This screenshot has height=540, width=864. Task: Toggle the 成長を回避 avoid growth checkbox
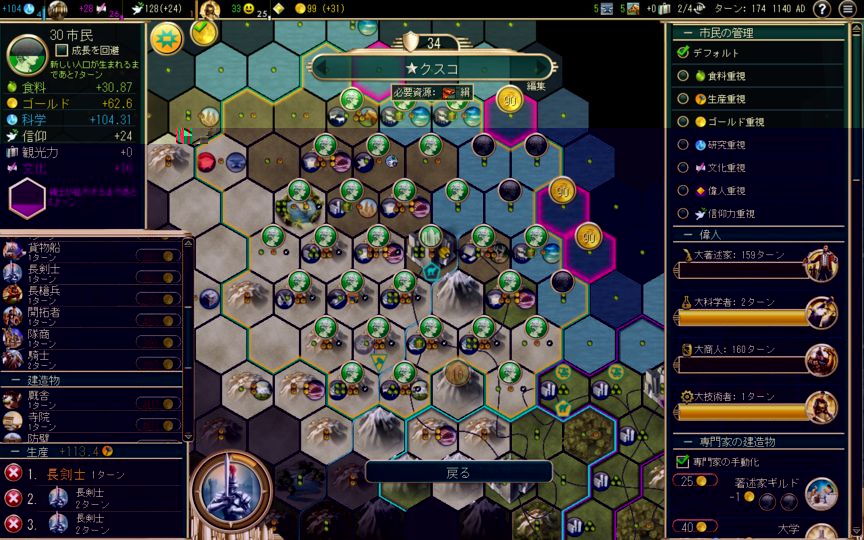pos(62,50)
